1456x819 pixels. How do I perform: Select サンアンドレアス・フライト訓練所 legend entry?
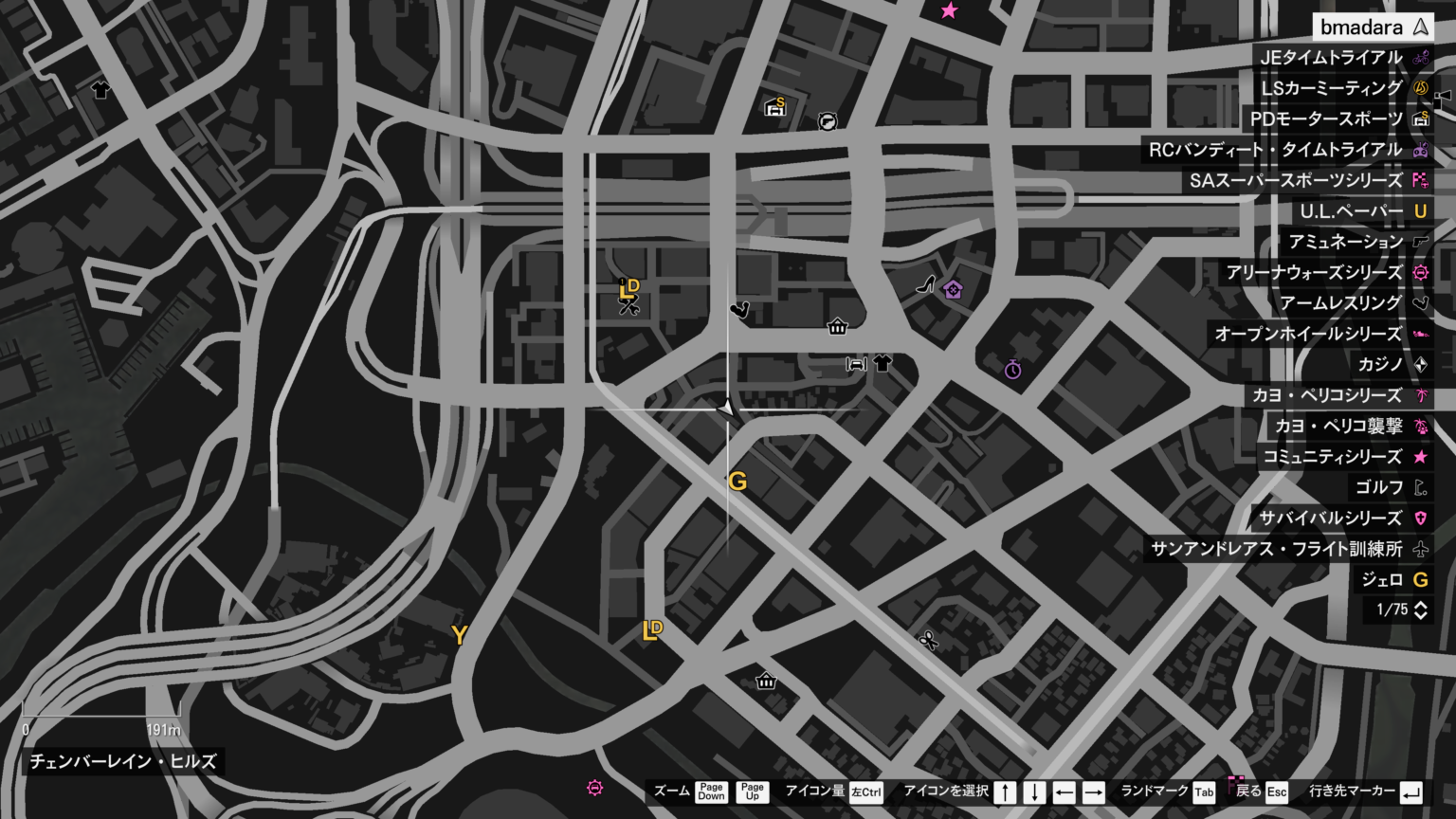1276,549
